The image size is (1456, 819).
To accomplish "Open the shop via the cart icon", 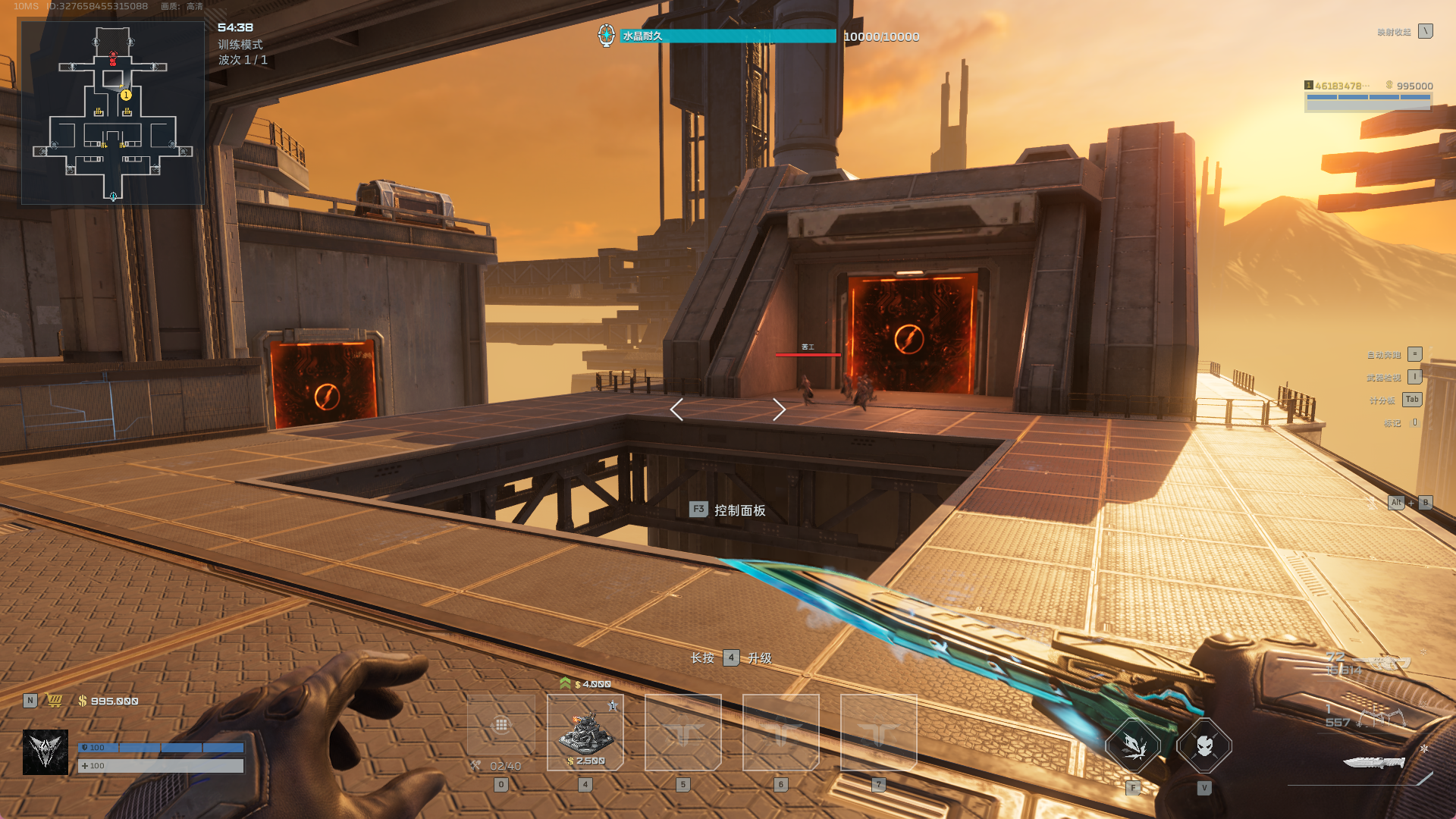I will point(55,701).
